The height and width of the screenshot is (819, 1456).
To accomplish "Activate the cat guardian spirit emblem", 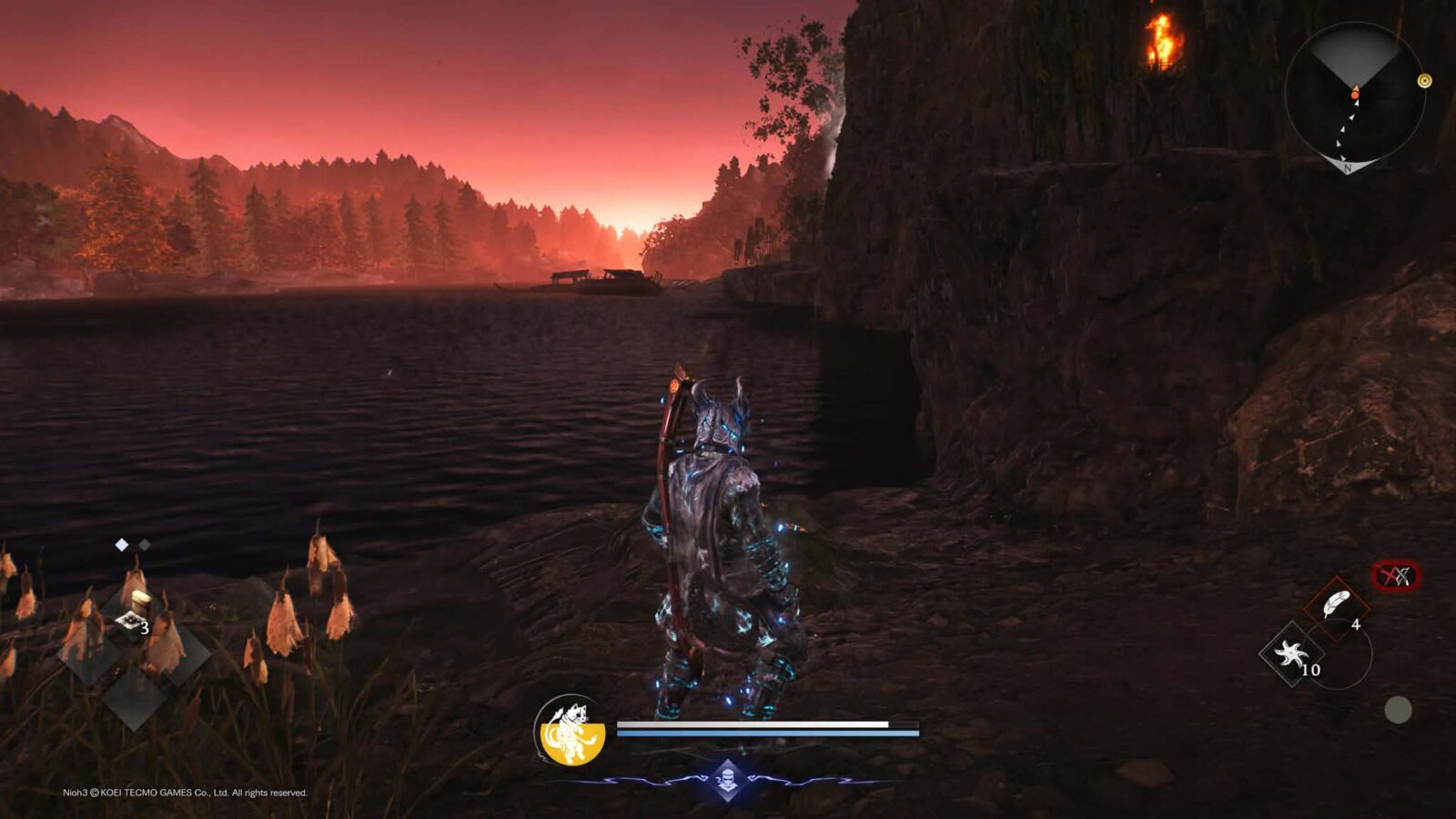I will click(x=571, y=730).
